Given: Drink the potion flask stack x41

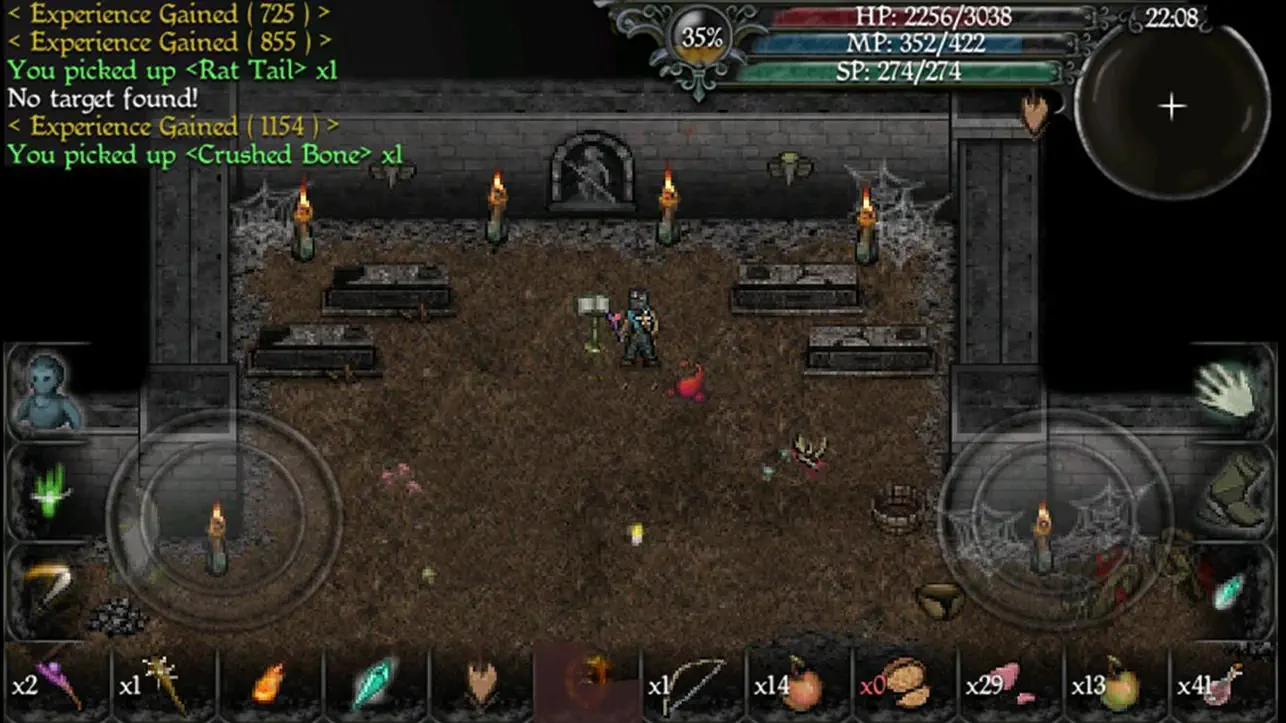Looking at the screenshot, I should [x=1223, y=685].
